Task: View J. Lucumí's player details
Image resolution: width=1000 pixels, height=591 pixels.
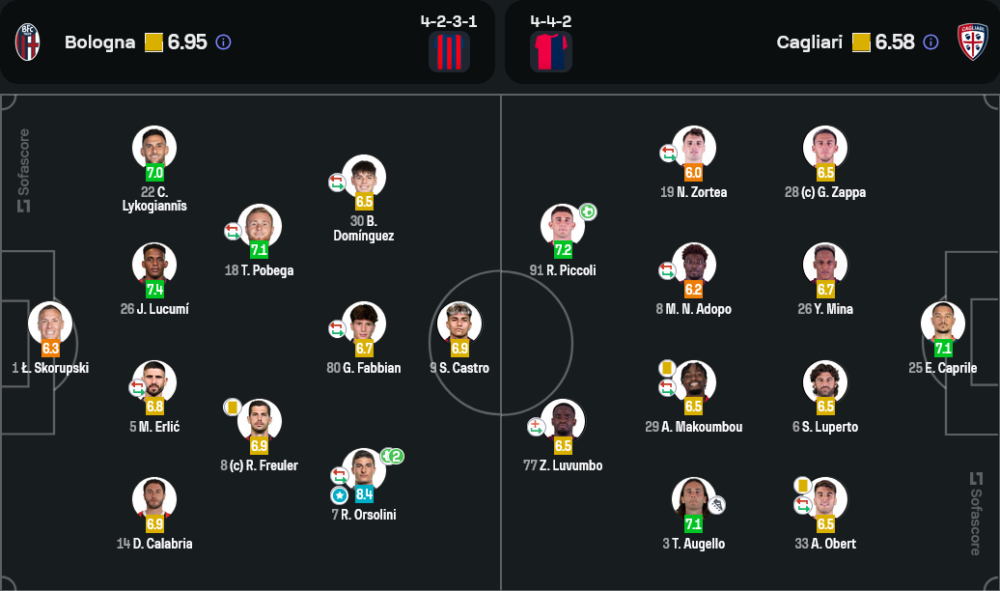Action: [155, 265]
